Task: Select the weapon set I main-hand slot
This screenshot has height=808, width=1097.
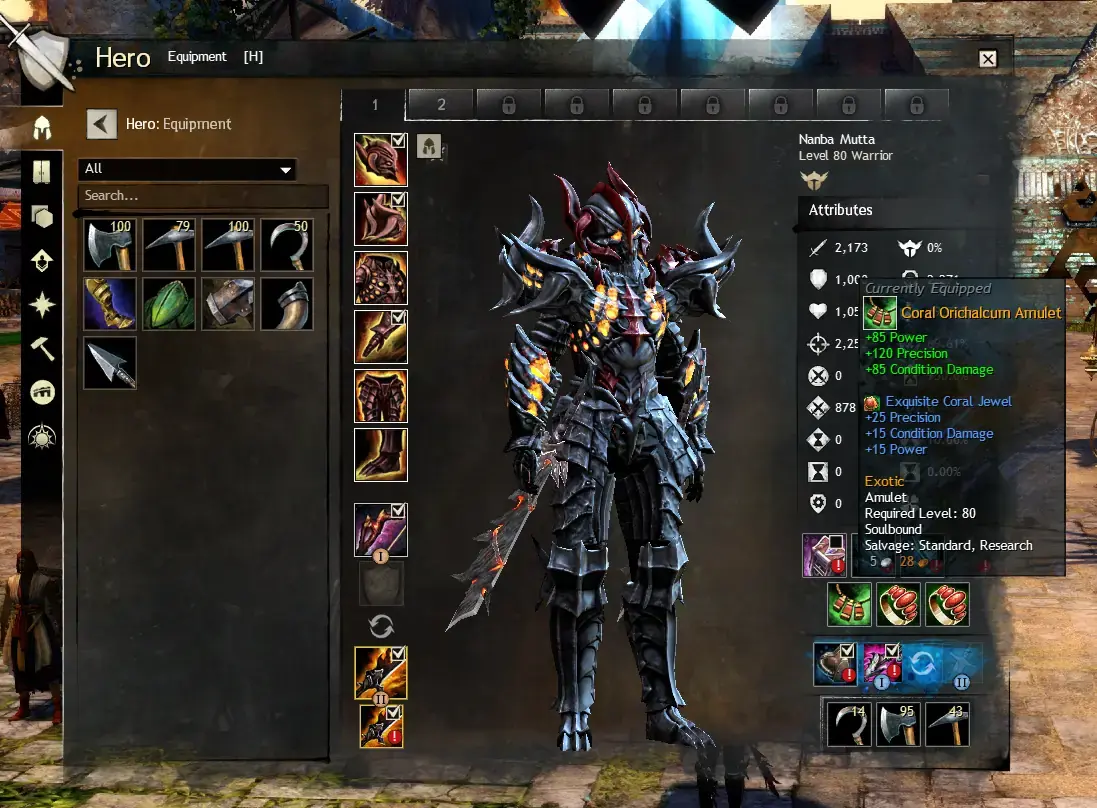Action: point(380,530)
